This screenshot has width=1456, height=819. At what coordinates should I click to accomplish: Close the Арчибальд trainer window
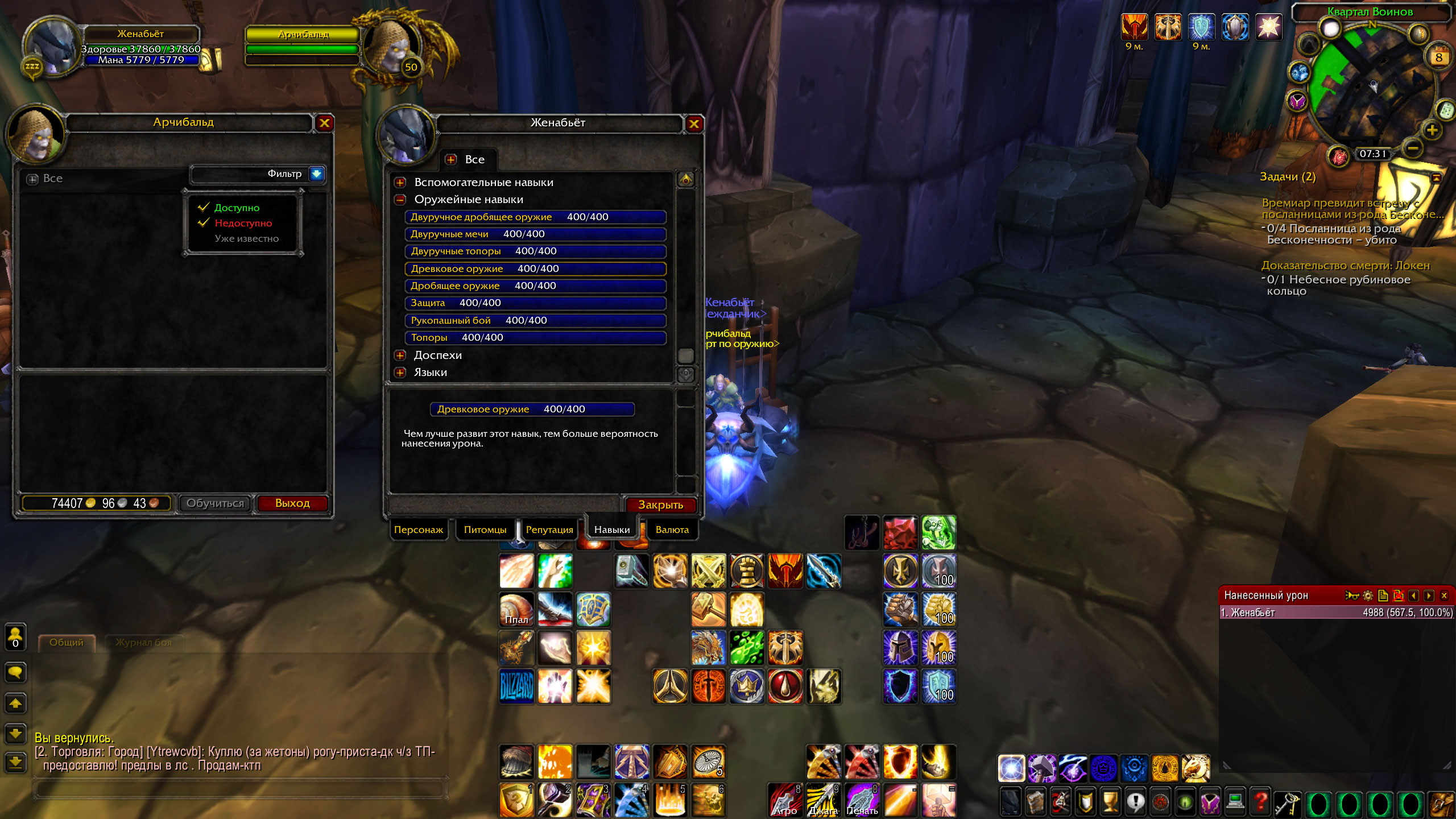324,123
